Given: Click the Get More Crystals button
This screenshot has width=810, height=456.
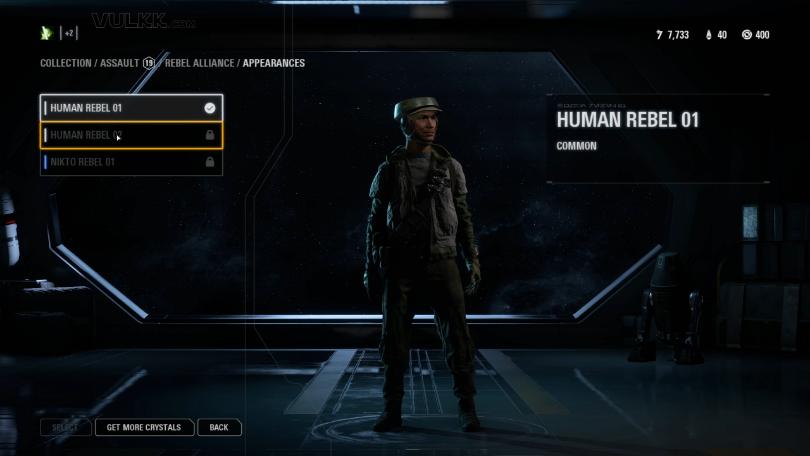Looking at the screenshot, I should pos(144,427).
